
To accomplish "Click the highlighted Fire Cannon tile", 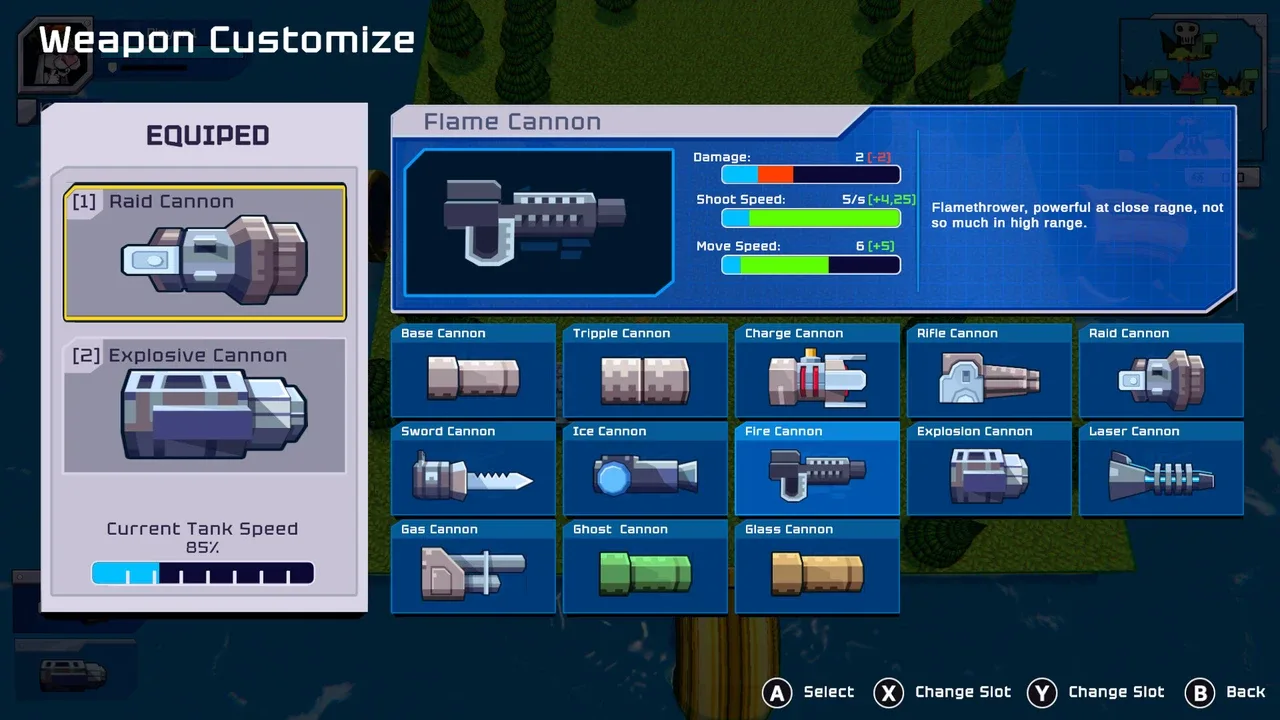I will (x=817, y=469).
